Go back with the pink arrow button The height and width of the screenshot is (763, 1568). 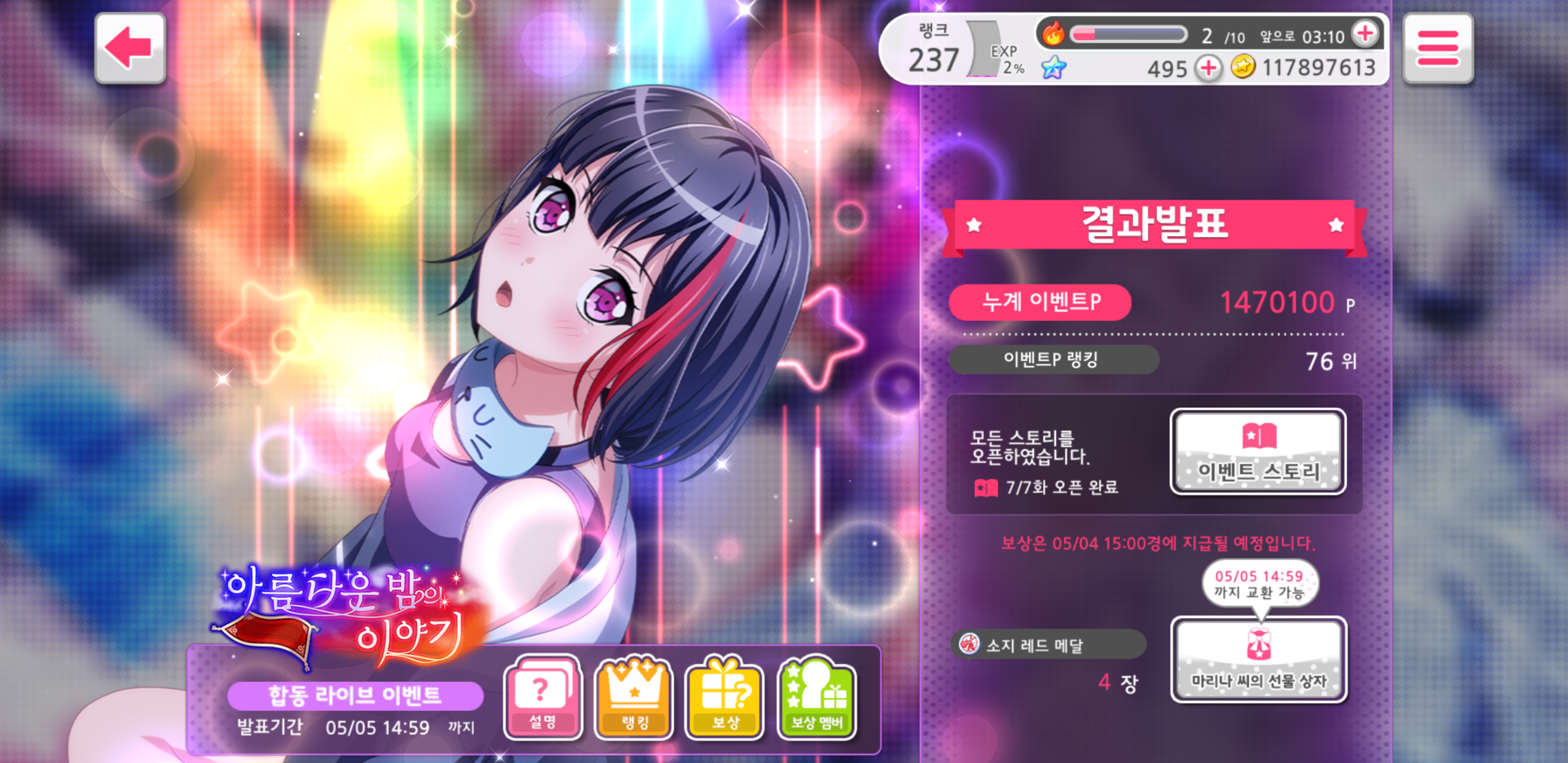pos(130,48)
